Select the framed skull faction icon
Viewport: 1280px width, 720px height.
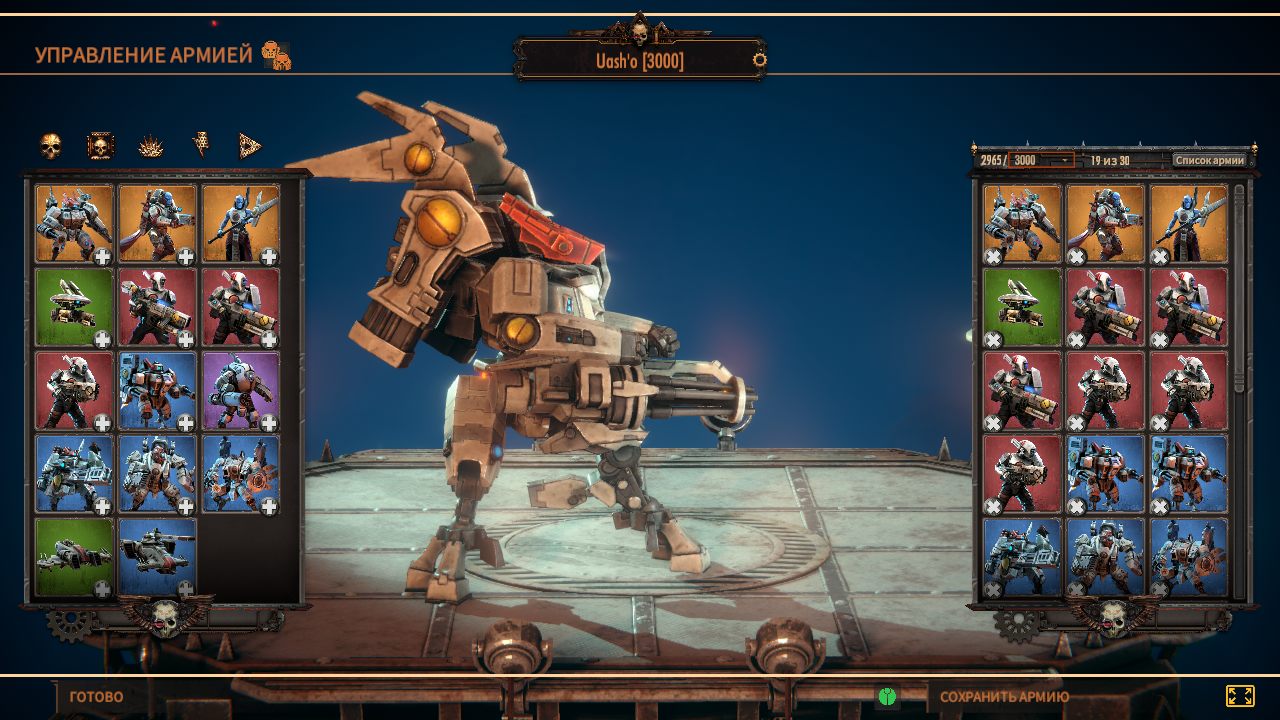[100, 147]
